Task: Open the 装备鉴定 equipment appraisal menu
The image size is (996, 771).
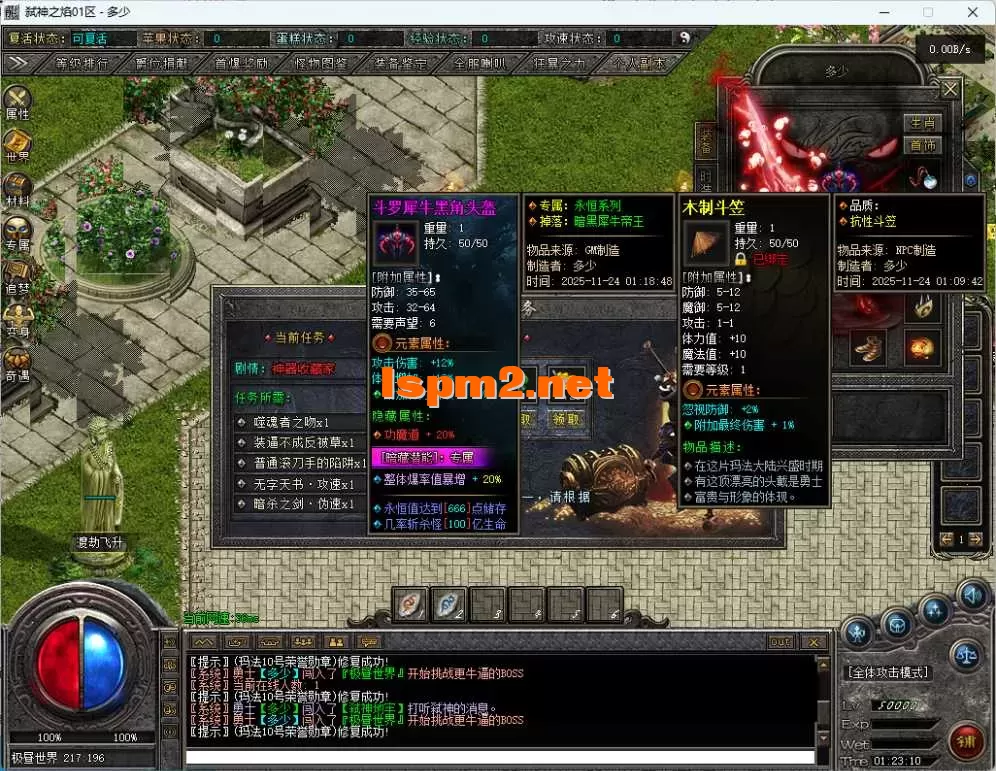Action: pos(400,63)
